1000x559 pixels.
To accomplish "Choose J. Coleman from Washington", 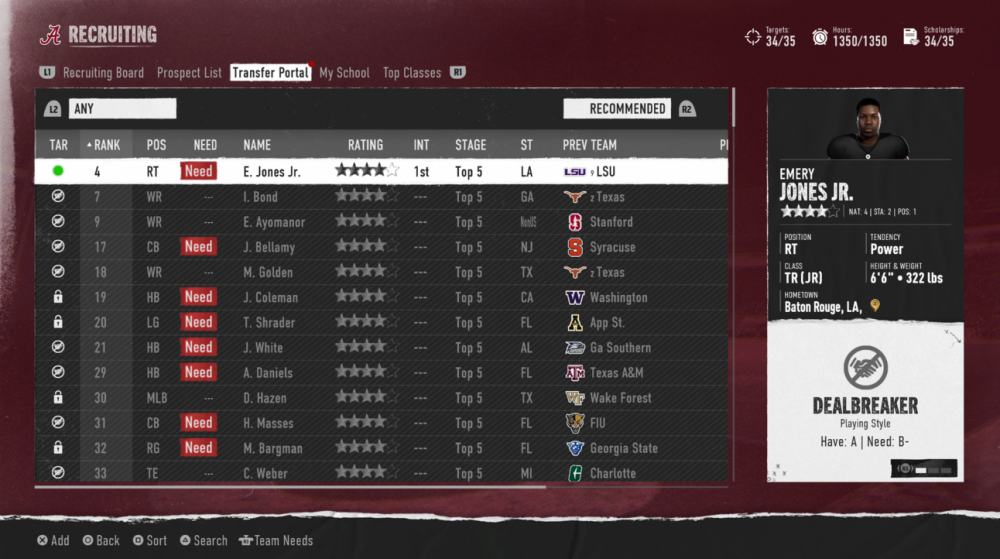I will pyautogui.click(x=270, y=297).
